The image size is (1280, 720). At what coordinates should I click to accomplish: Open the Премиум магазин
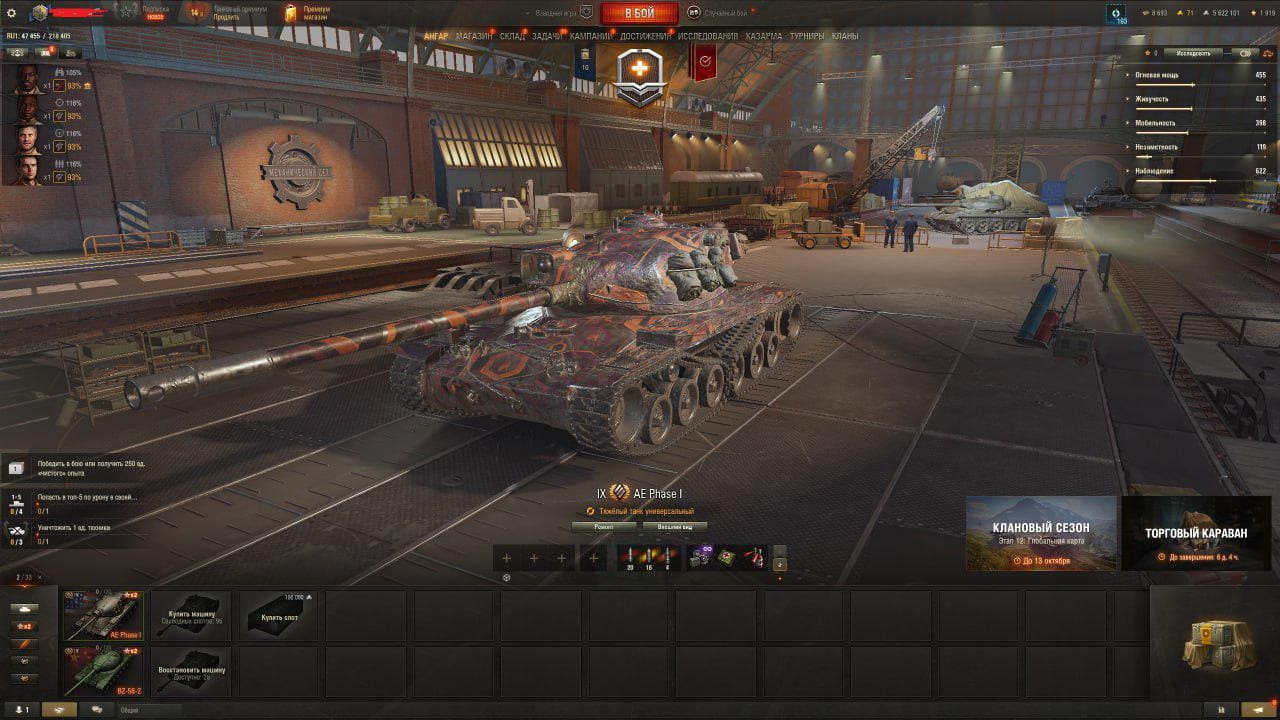(309, 13)
